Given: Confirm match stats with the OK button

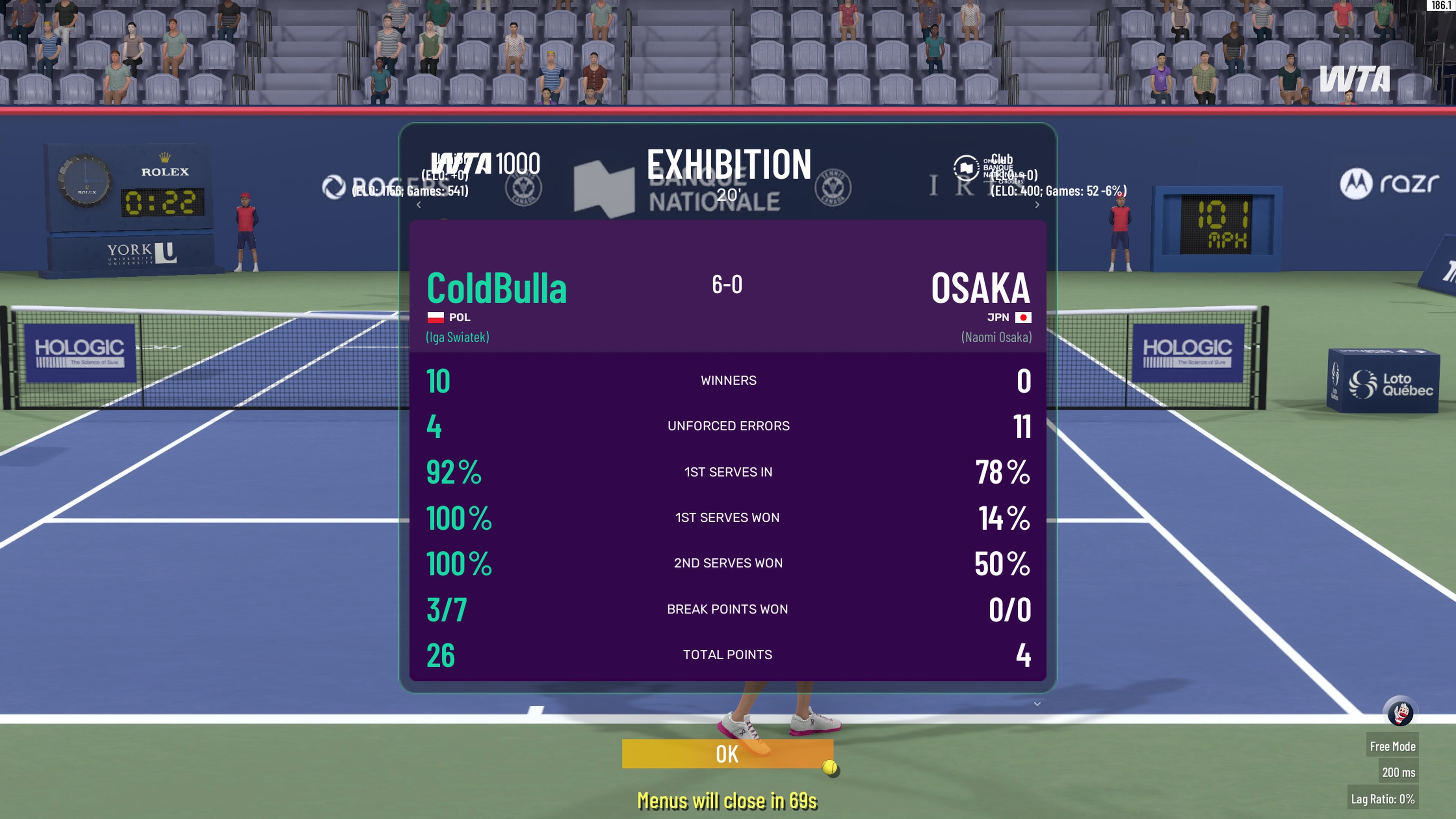Looking at the screenshot, I should [x=728, y=754].
